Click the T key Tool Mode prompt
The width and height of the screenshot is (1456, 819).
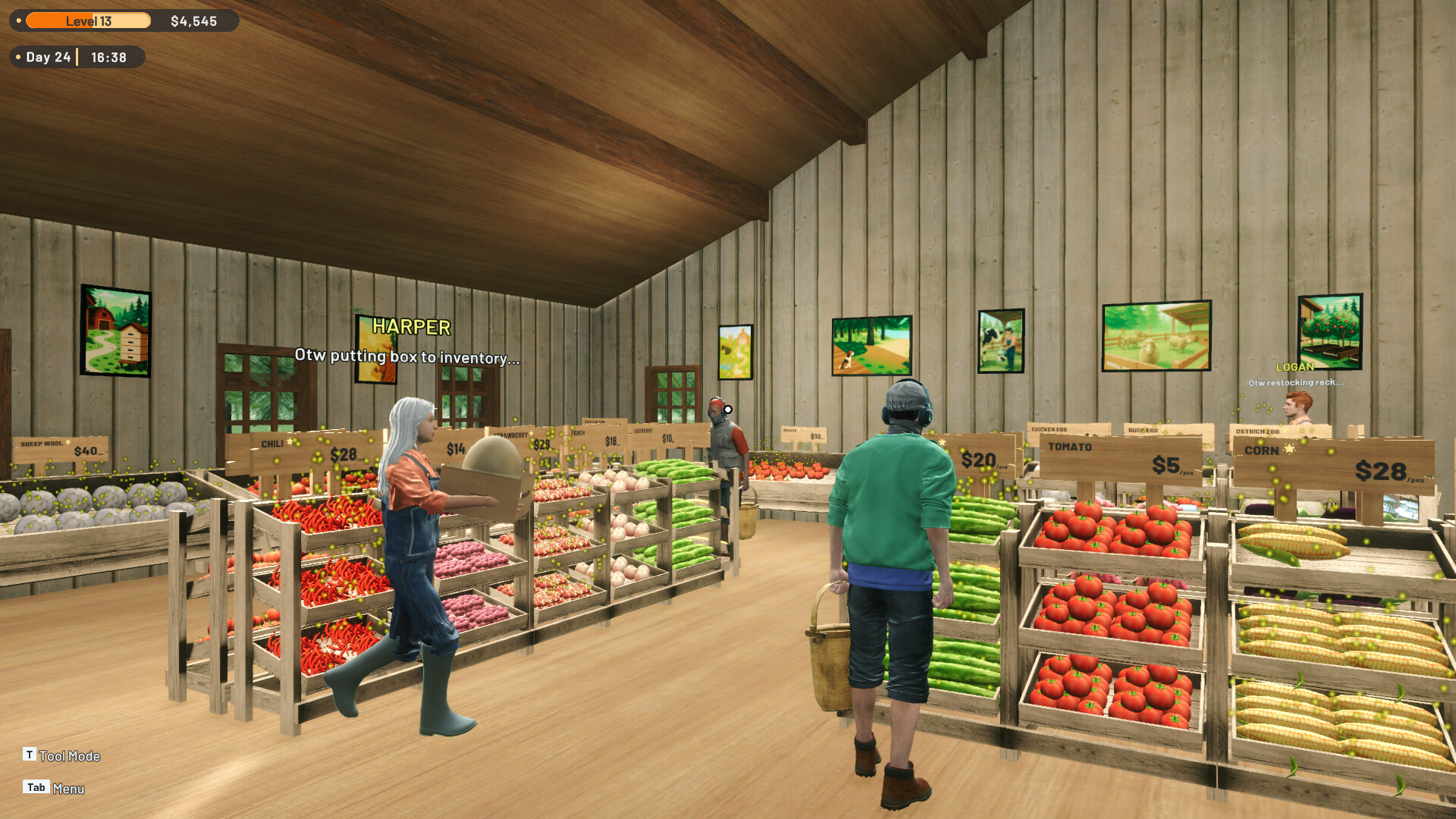61,755
